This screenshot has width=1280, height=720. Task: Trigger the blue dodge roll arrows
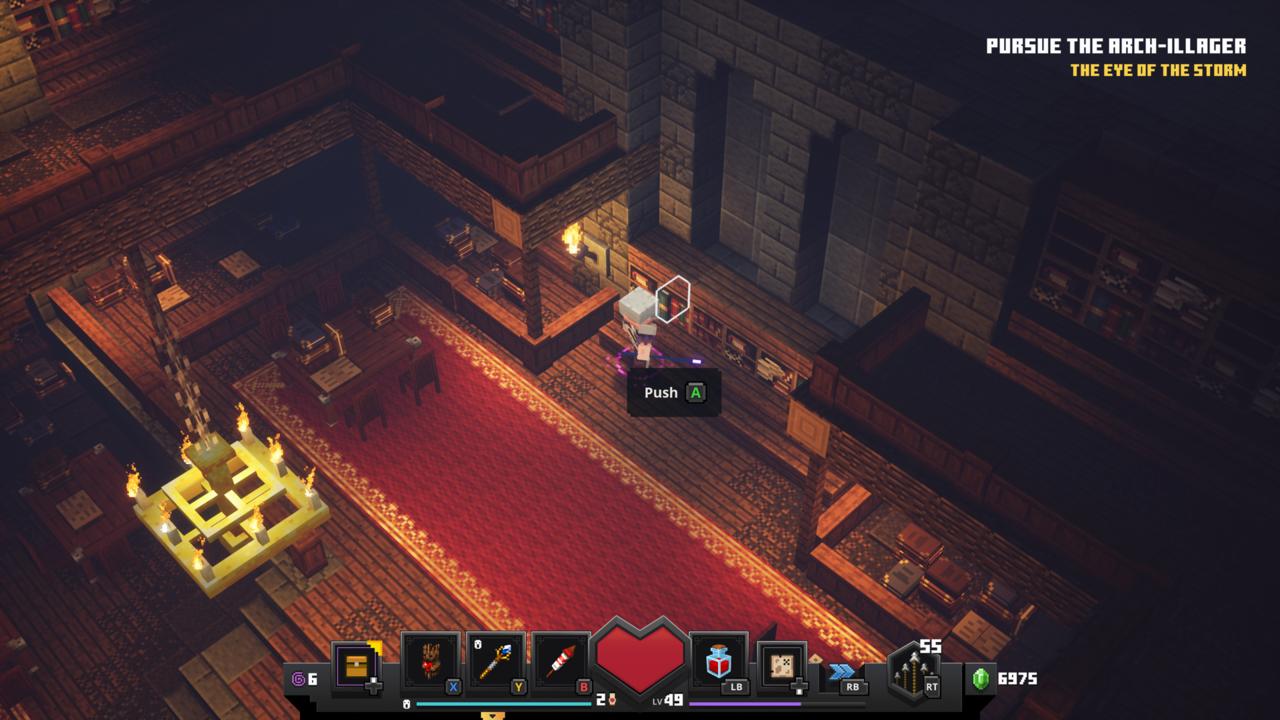842,671
